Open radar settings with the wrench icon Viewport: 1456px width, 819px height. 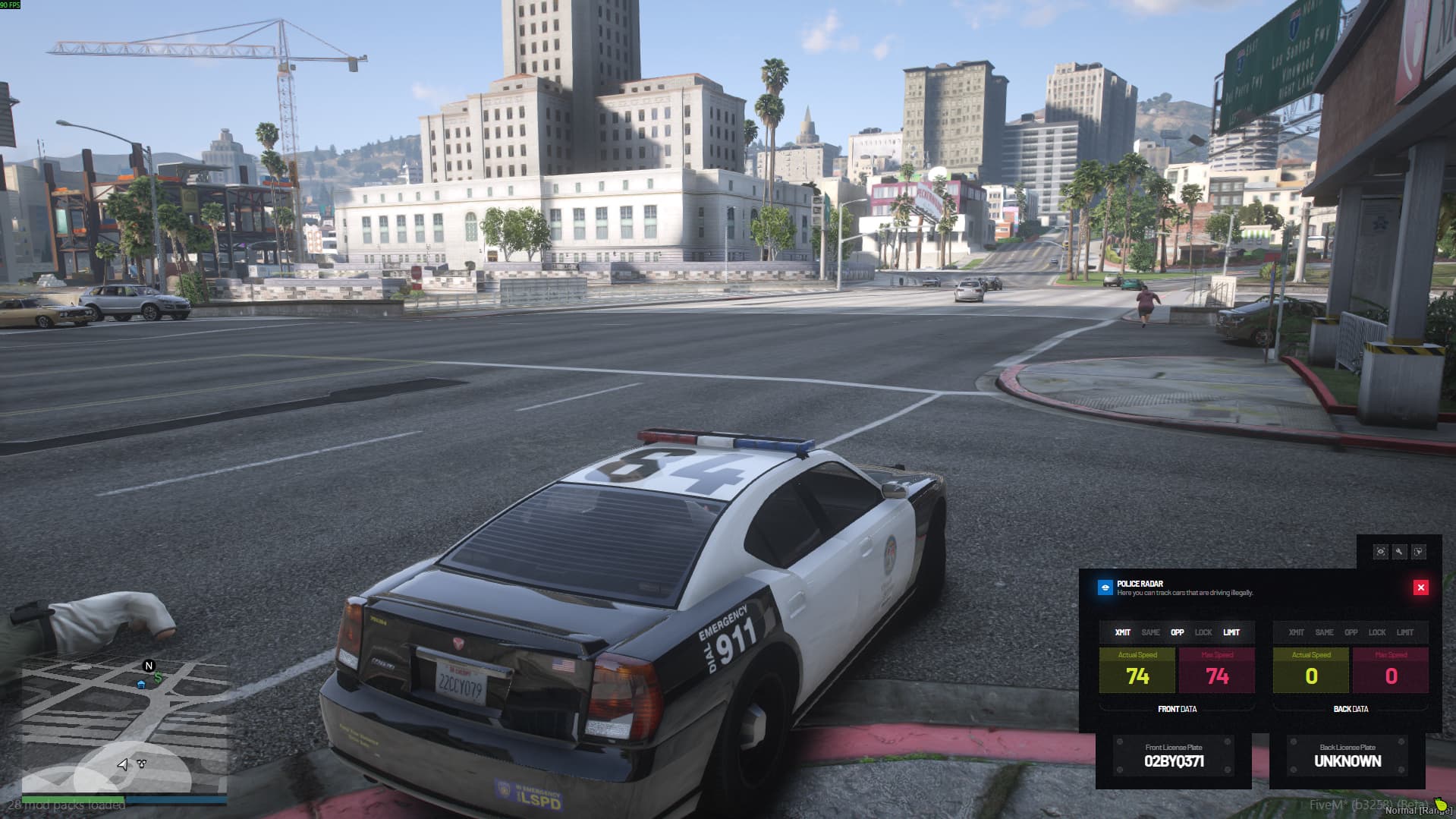pos(1399,552)
